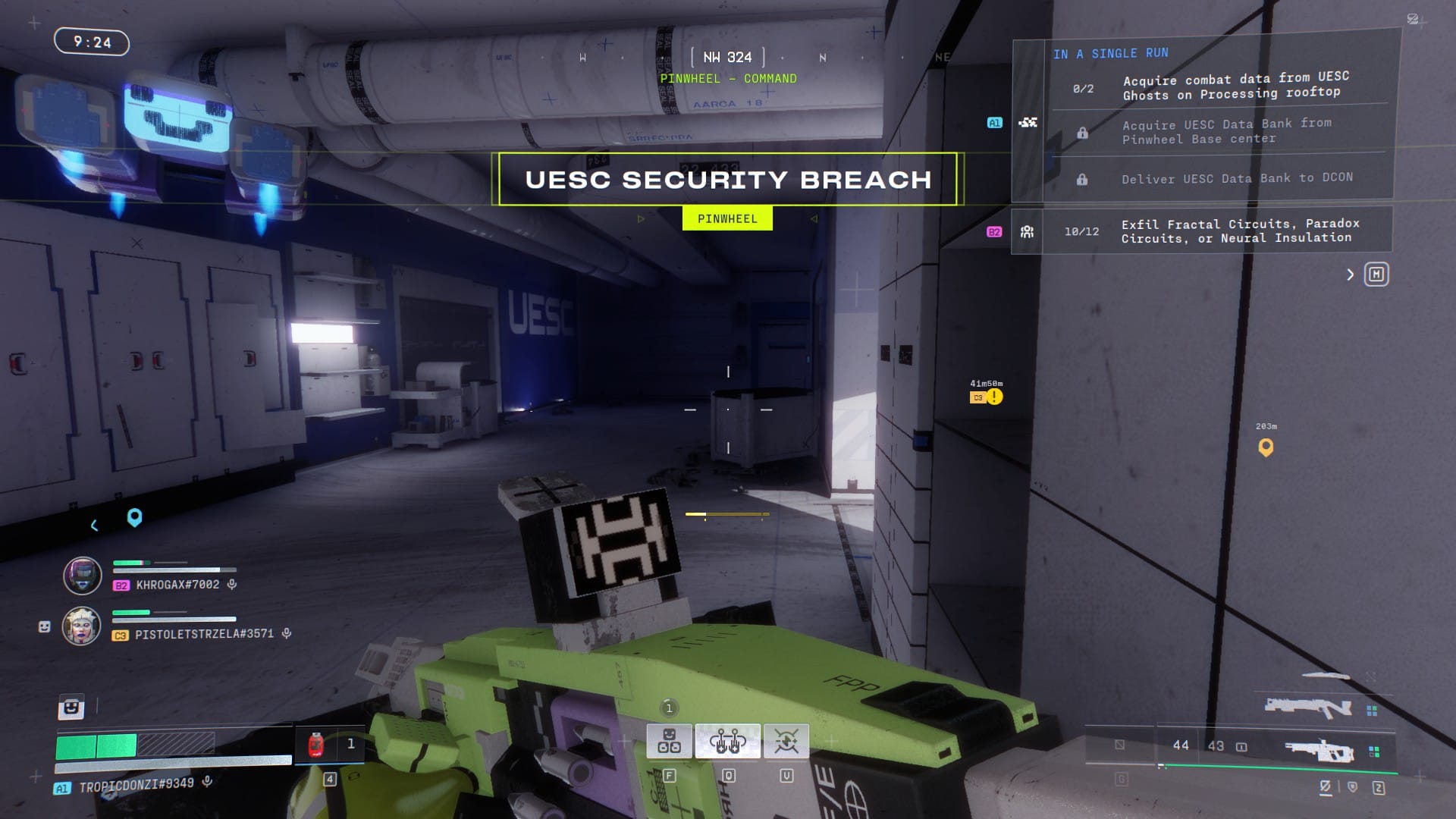This screenshot has height=819, width=1456.
Task: Select the Deliver UESC Data Bank objective
Action: click(1236, 179)
